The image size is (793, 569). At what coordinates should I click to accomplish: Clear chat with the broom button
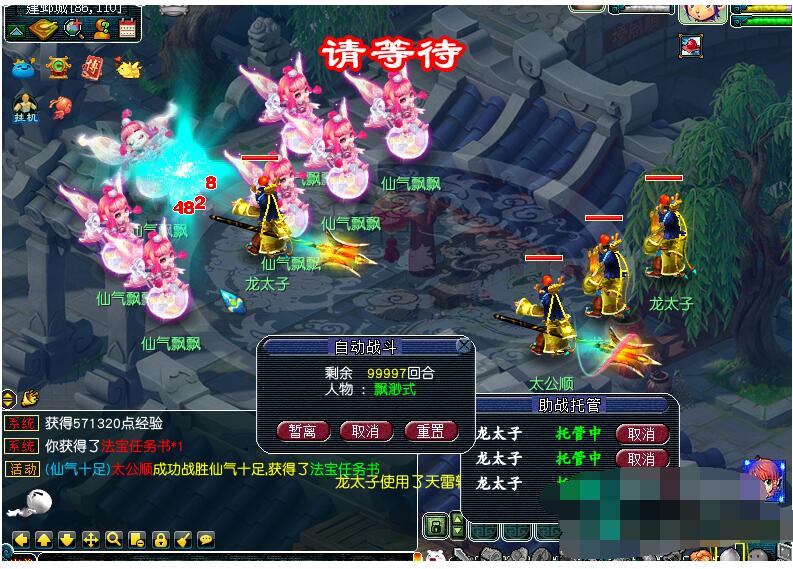point(182,539)
